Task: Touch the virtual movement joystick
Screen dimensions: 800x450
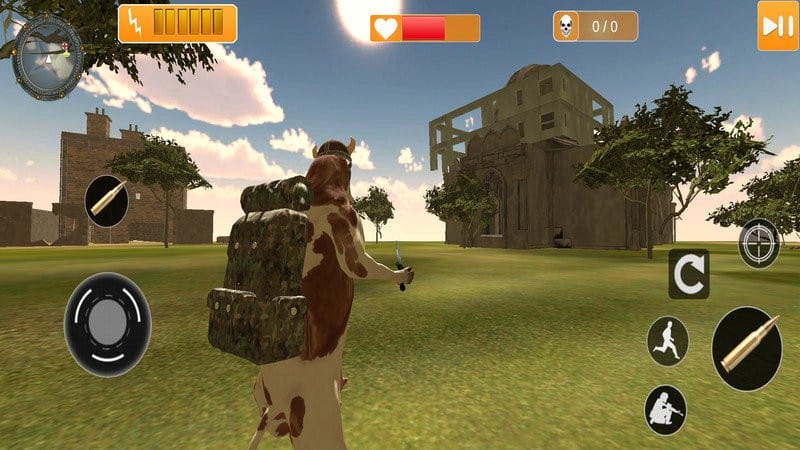Action: click(108, 324)
